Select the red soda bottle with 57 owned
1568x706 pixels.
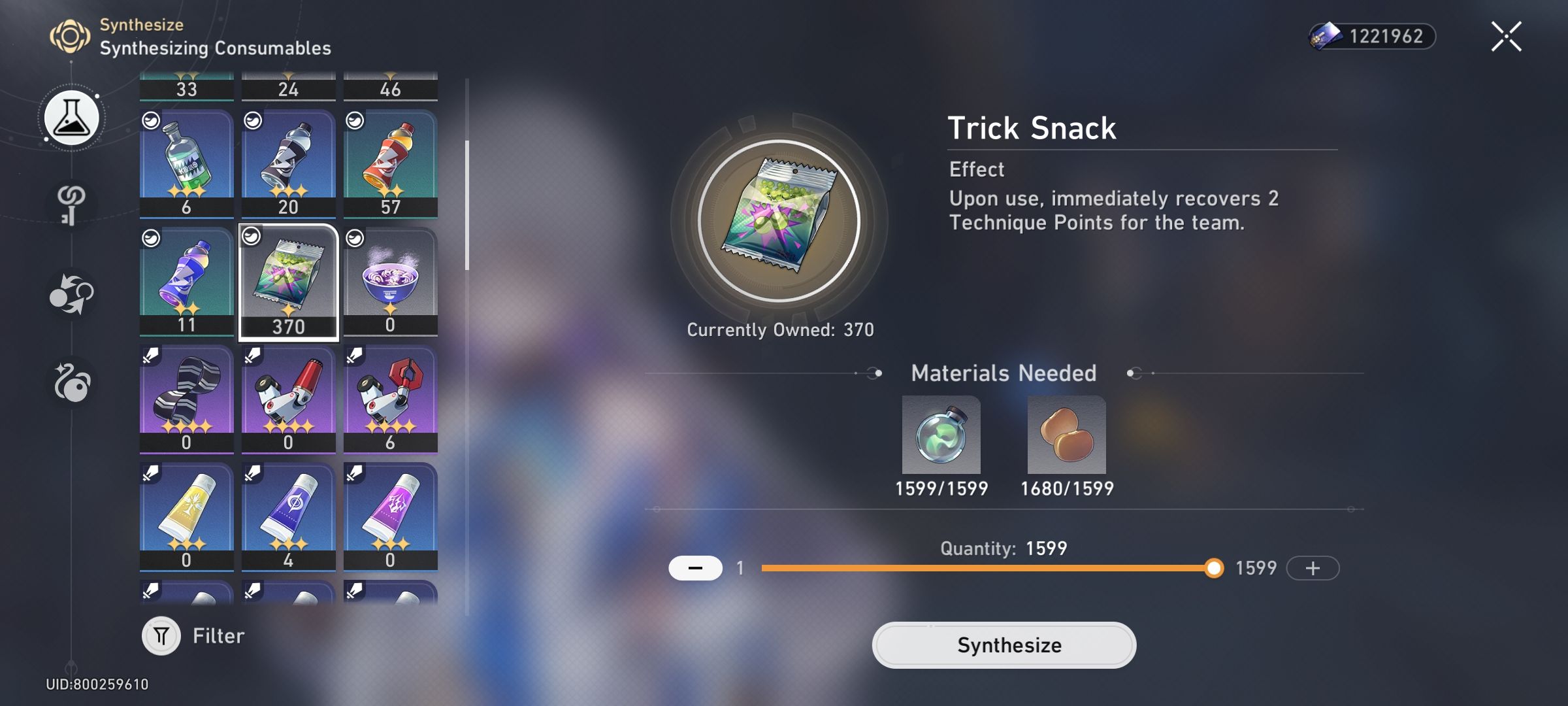[391, 160]
